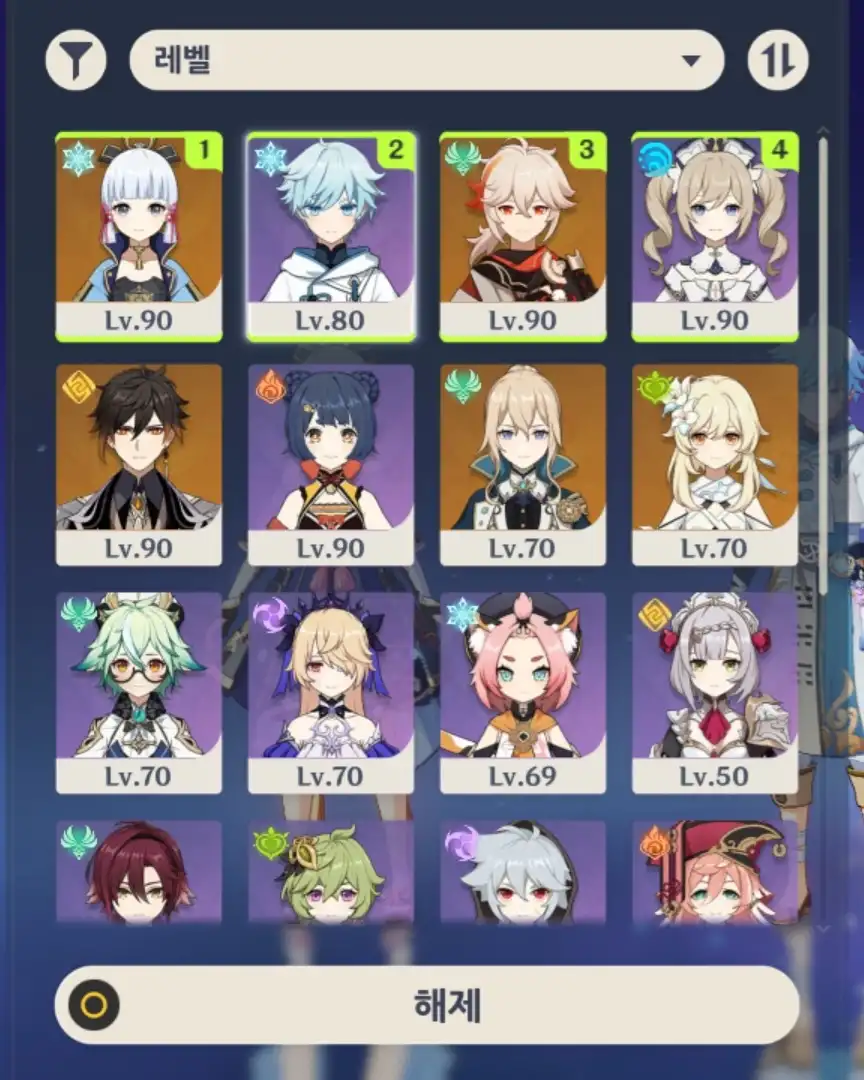Pick Noelle at Lv.50
This screenshot has width=864, height=1080.
tap(715, 692)
